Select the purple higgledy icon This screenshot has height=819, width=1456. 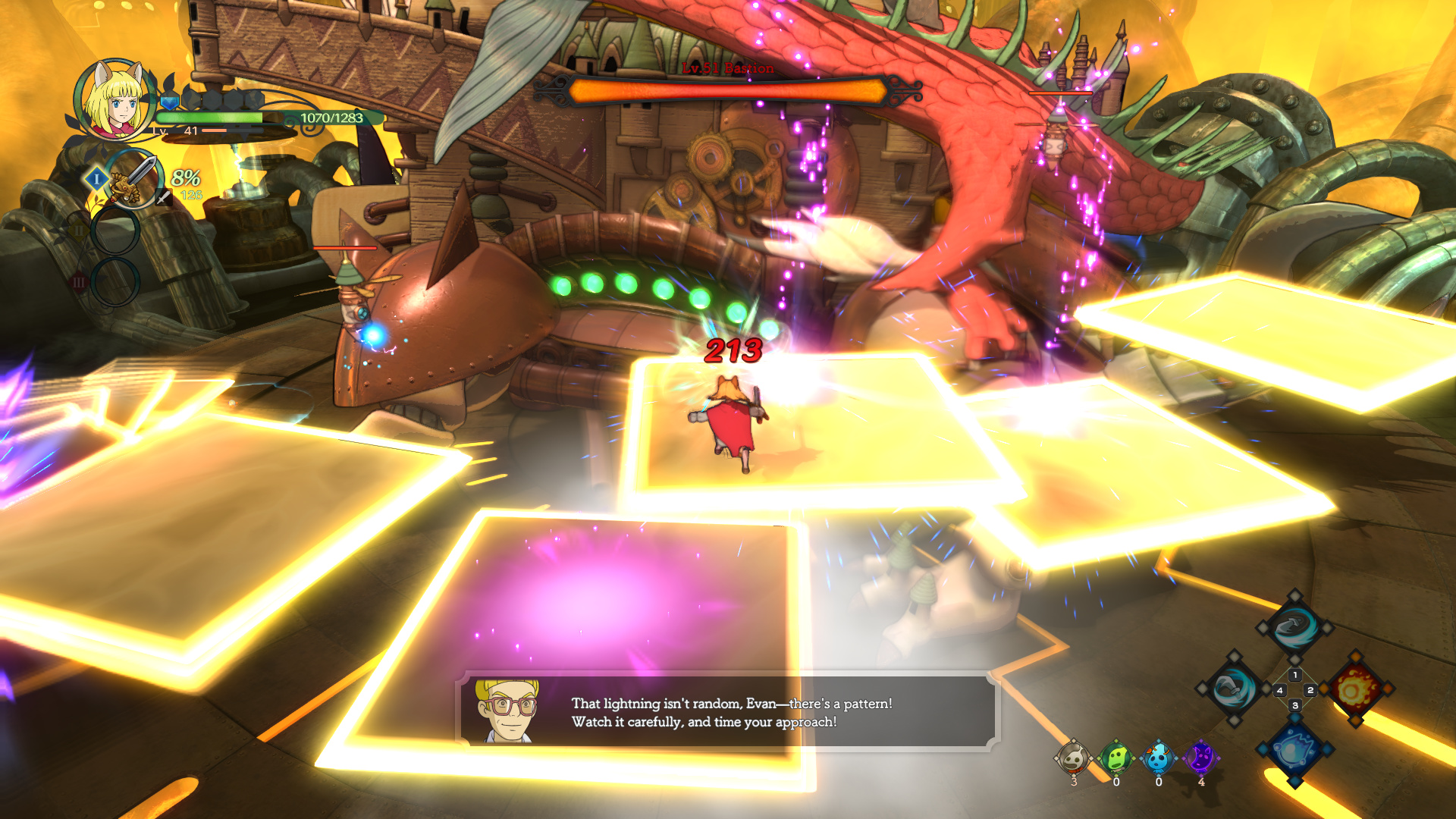tap(1200, 758)
